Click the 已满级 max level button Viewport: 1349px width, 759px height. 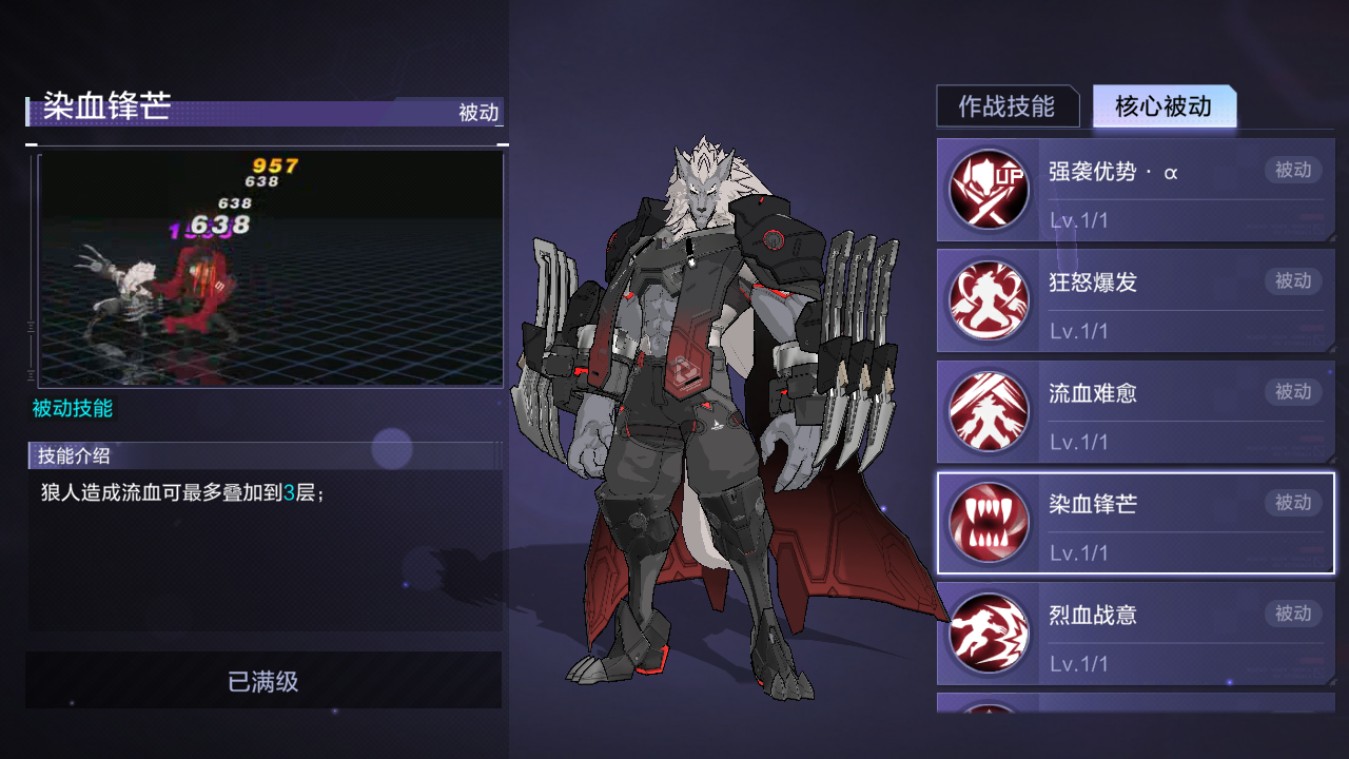[264, 681]
